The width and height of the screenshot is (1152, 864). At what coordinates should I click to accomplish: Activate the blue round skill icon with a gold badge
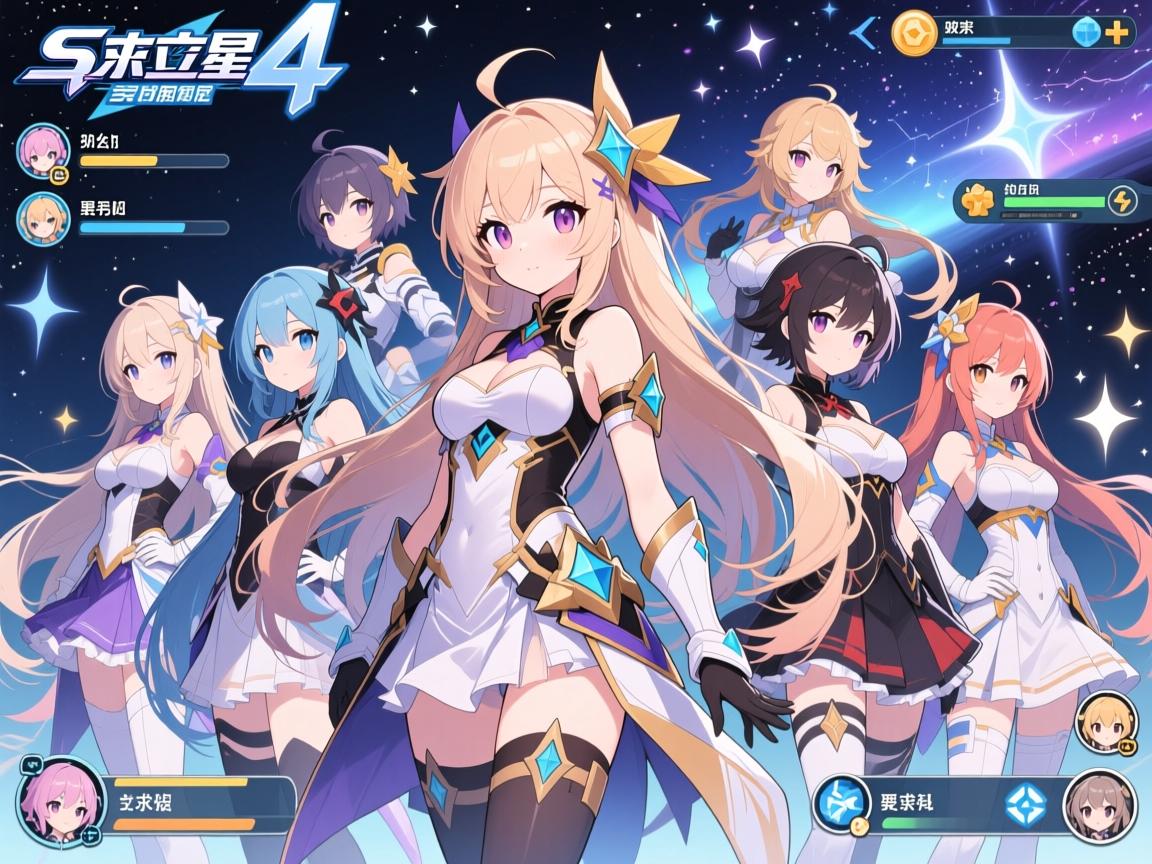[841, 805]
